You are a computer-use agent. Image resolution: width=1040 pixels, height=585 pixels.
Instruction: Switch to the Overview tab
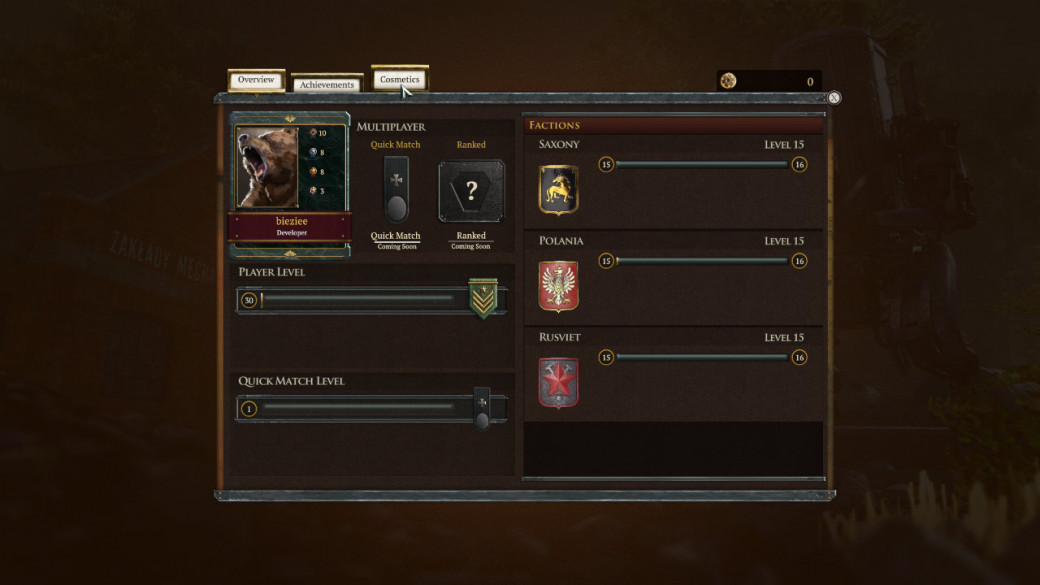point(256,80)
